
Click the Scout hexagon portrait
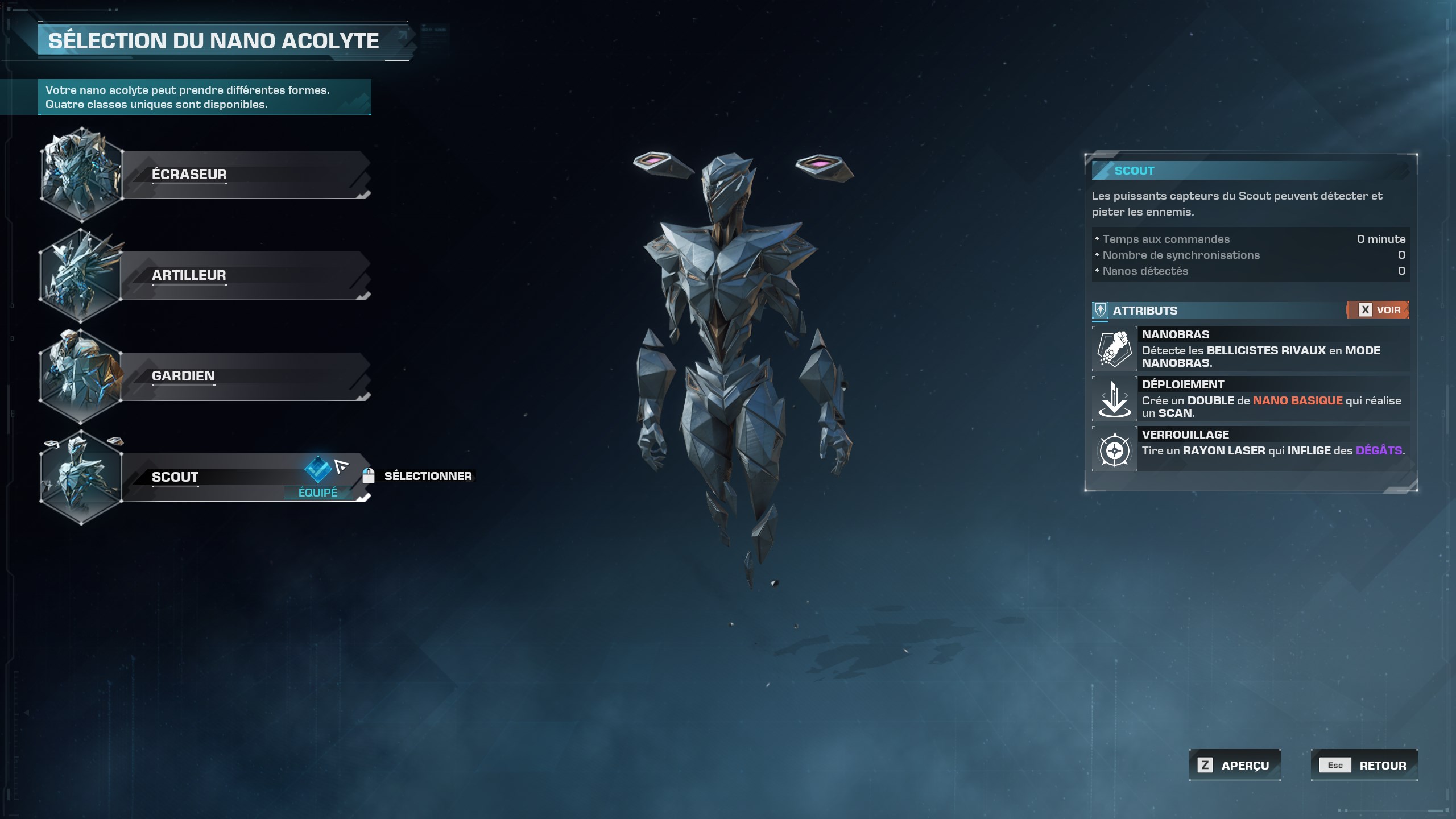(x=81, y=477)
